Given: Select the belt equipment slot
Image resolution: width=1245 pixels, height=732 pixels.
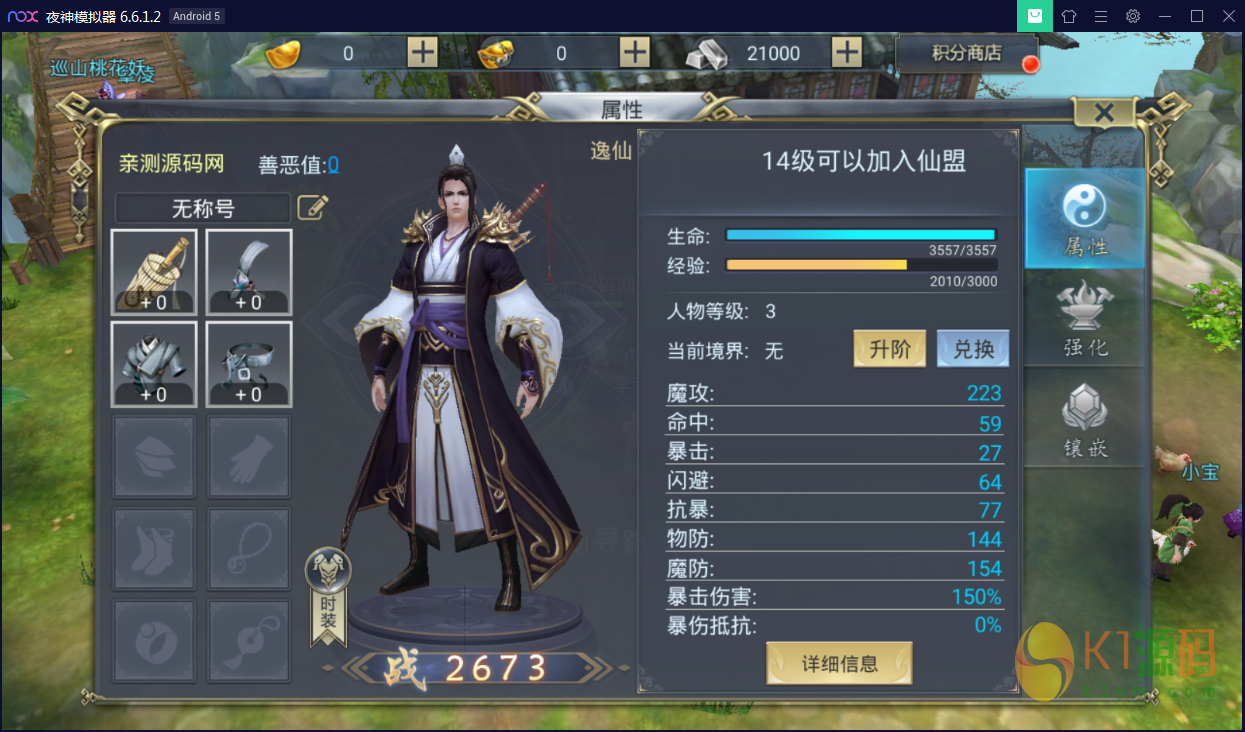Looking at the screenshot, I should tap(249, 364).
